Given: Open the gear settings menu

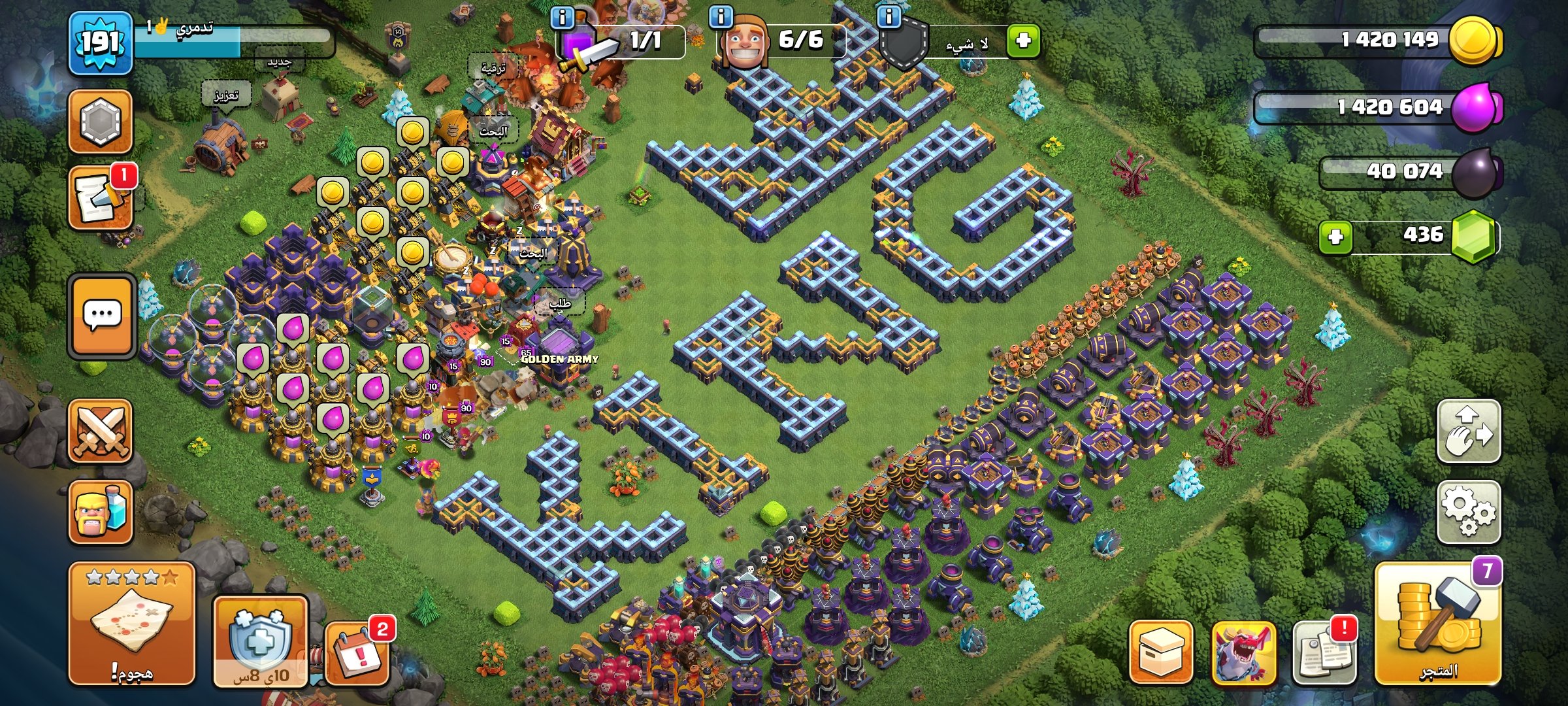Looking at the screenshot, I should click(1468, 512).
